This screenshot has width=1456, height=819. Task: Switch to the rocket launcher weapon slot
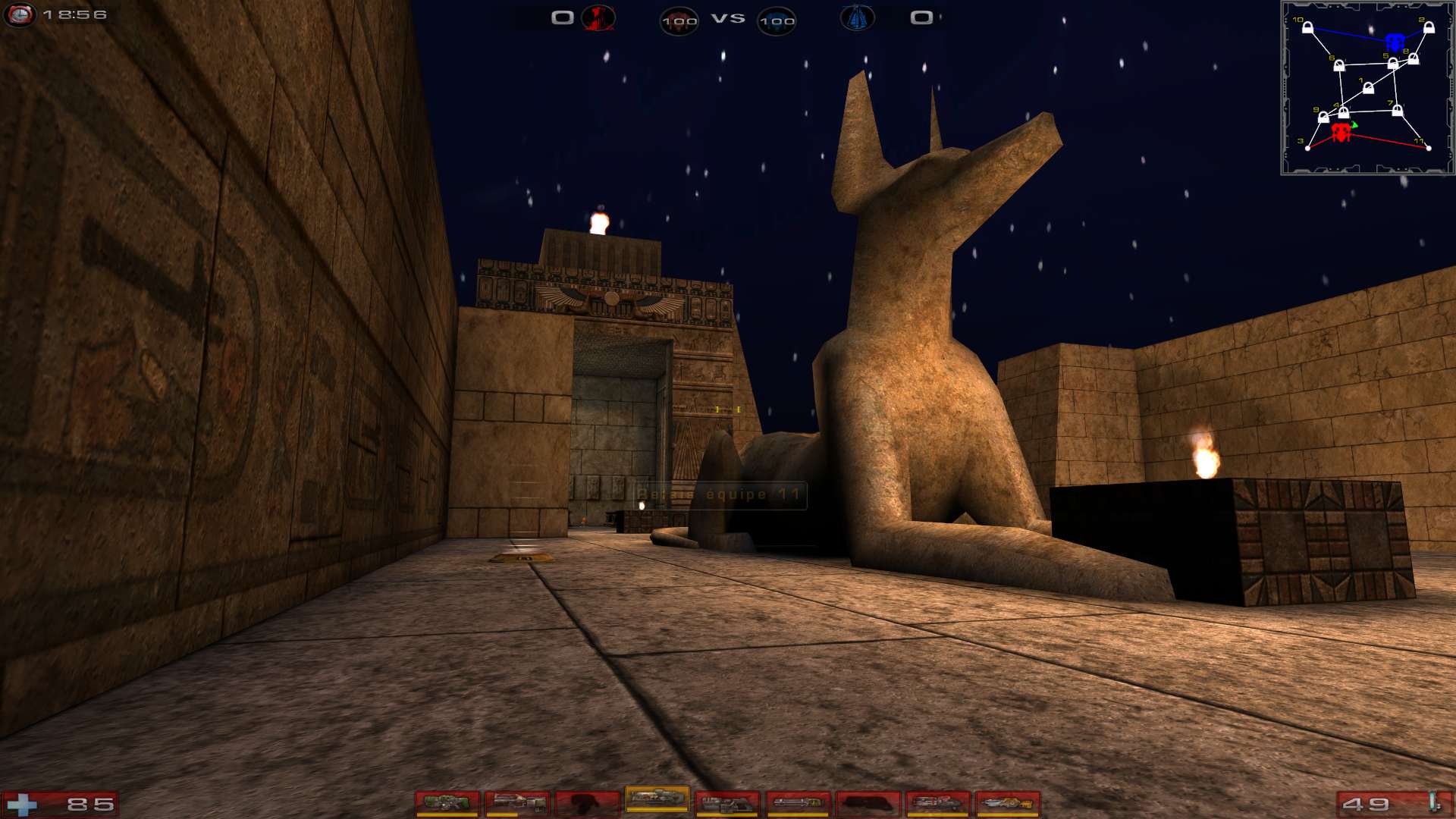pos(937,803)
